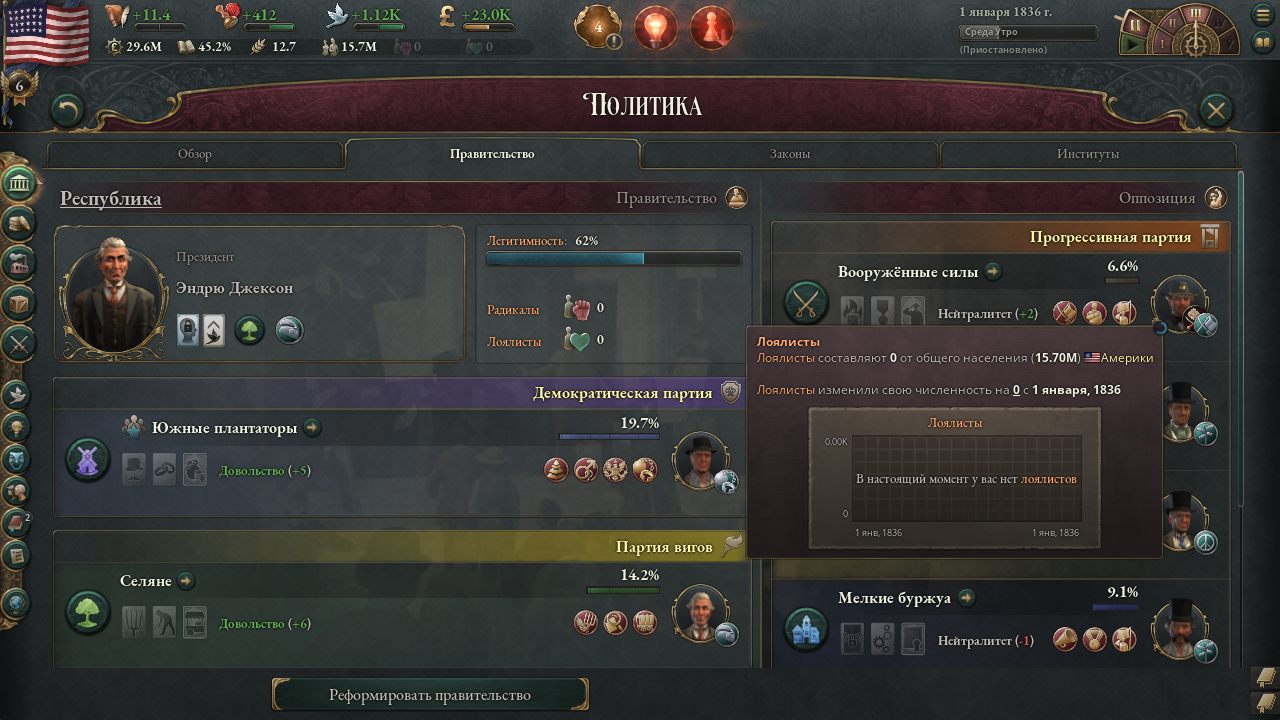Open the Институты tab
Image resolution: width=1280 pixels, height=720 pixels.
[1087, 154]
